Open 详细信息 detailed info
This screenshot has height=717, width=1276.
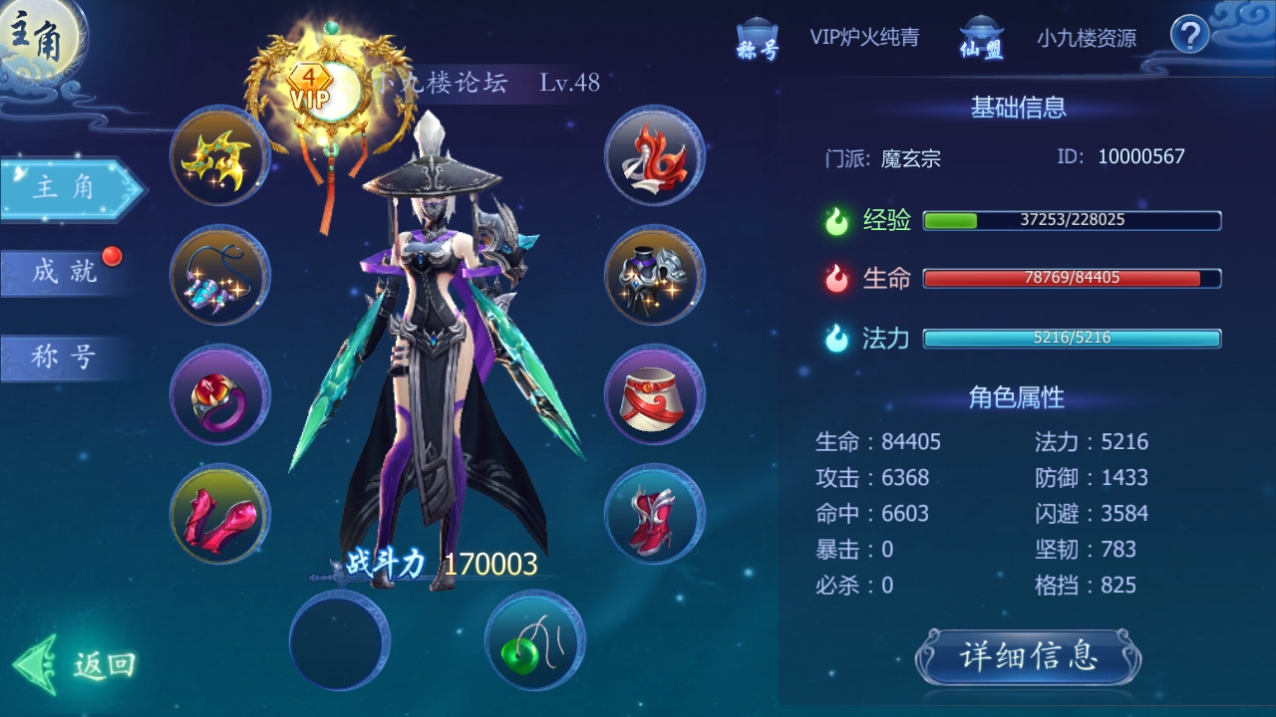tap(1028, 657)
